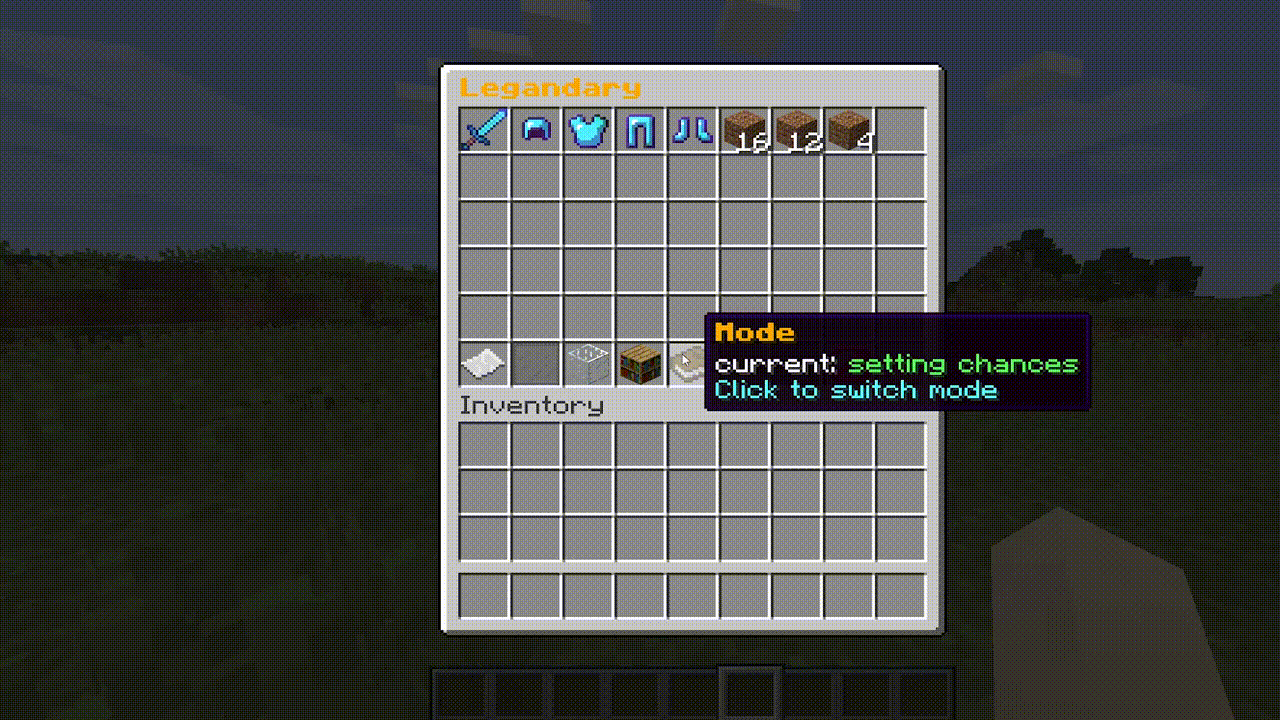Viewport: 1280px width, 720px height.
Task: Pick the diamond leggings item
Action: coord(639,130)
